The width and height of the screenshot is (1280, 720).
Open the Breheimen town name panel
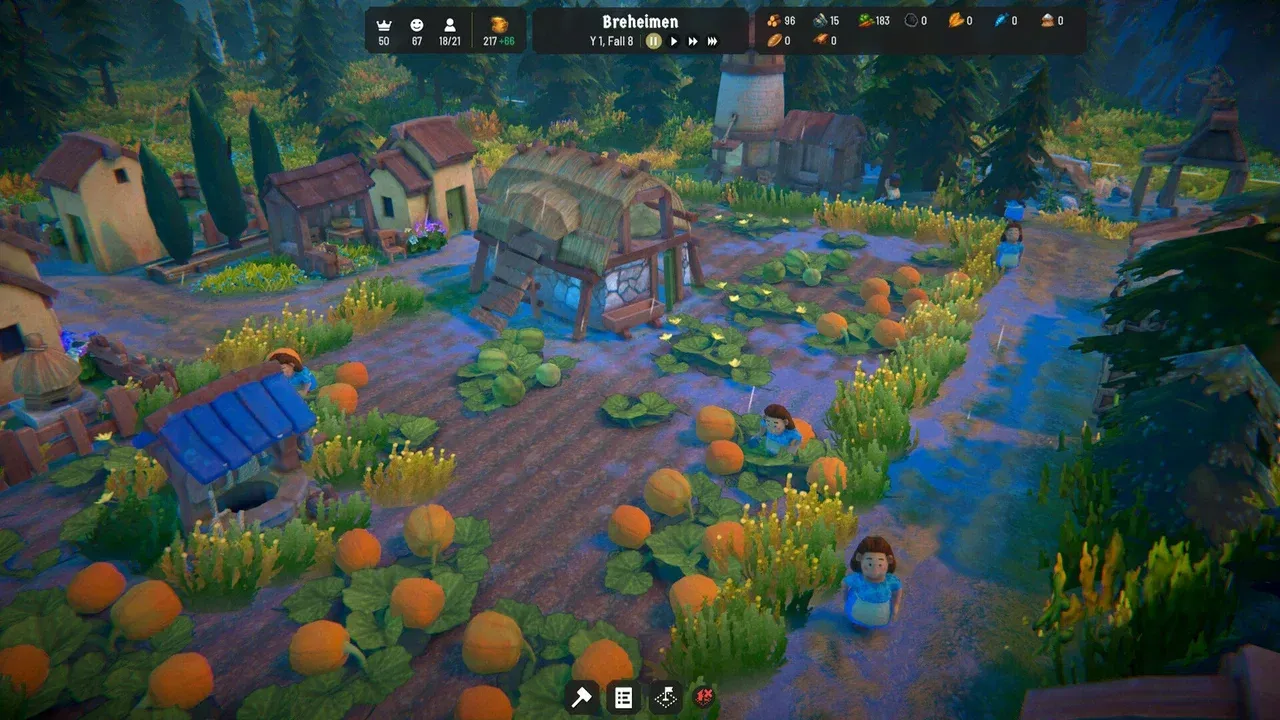pos(639,21)
